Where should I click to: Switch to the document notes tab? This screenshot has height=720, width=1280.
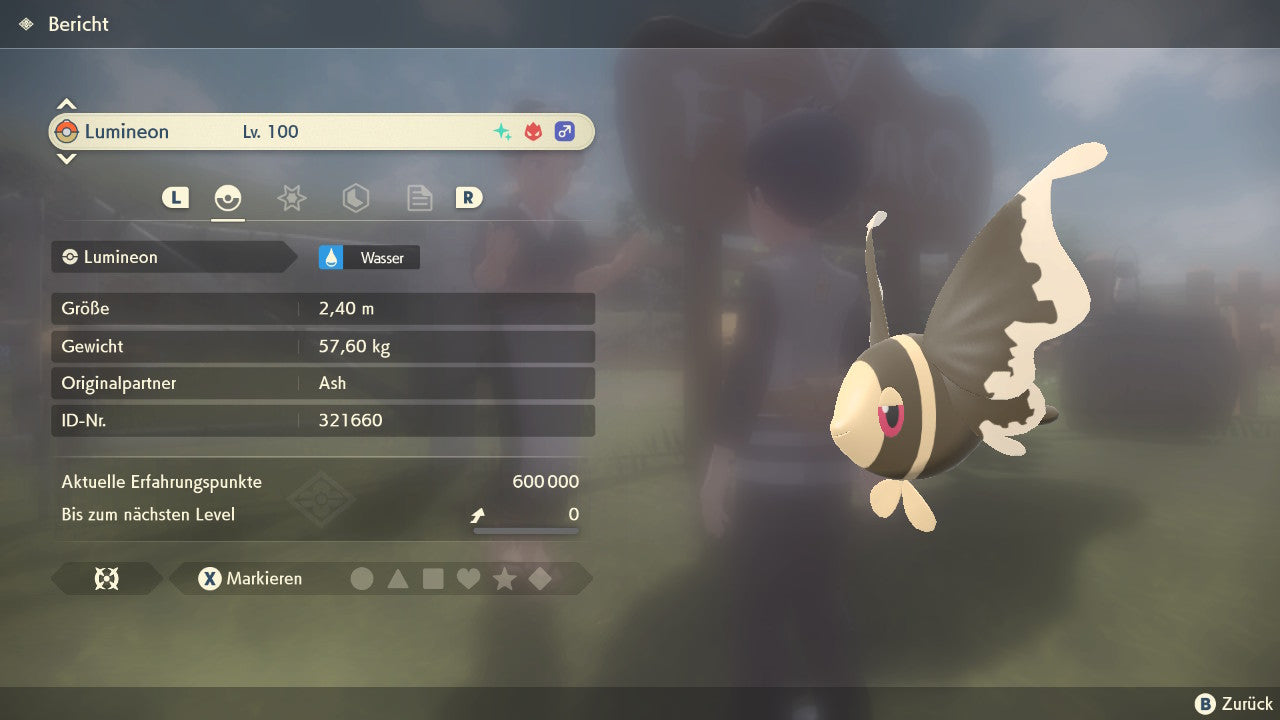click(x=419, y=198)
